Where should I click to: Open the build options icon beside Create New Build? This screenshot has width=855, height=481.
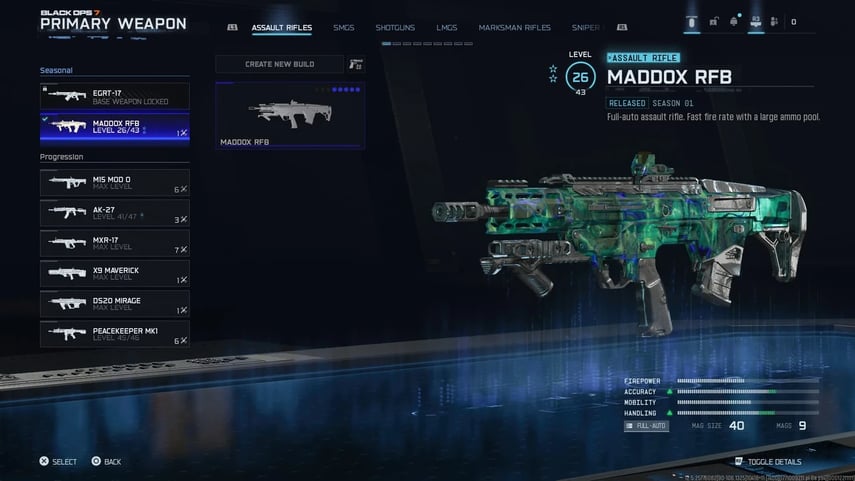(356, 64)
